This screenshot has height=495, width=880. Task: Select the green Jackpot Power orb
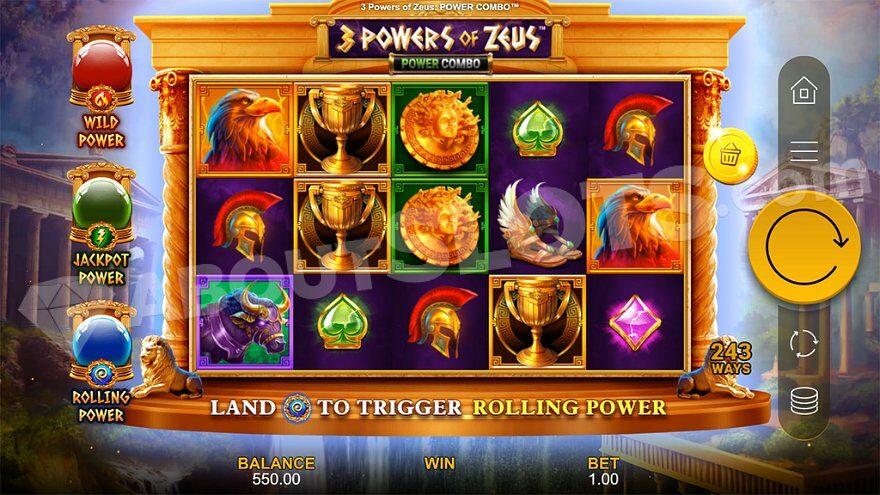point(101,204)
